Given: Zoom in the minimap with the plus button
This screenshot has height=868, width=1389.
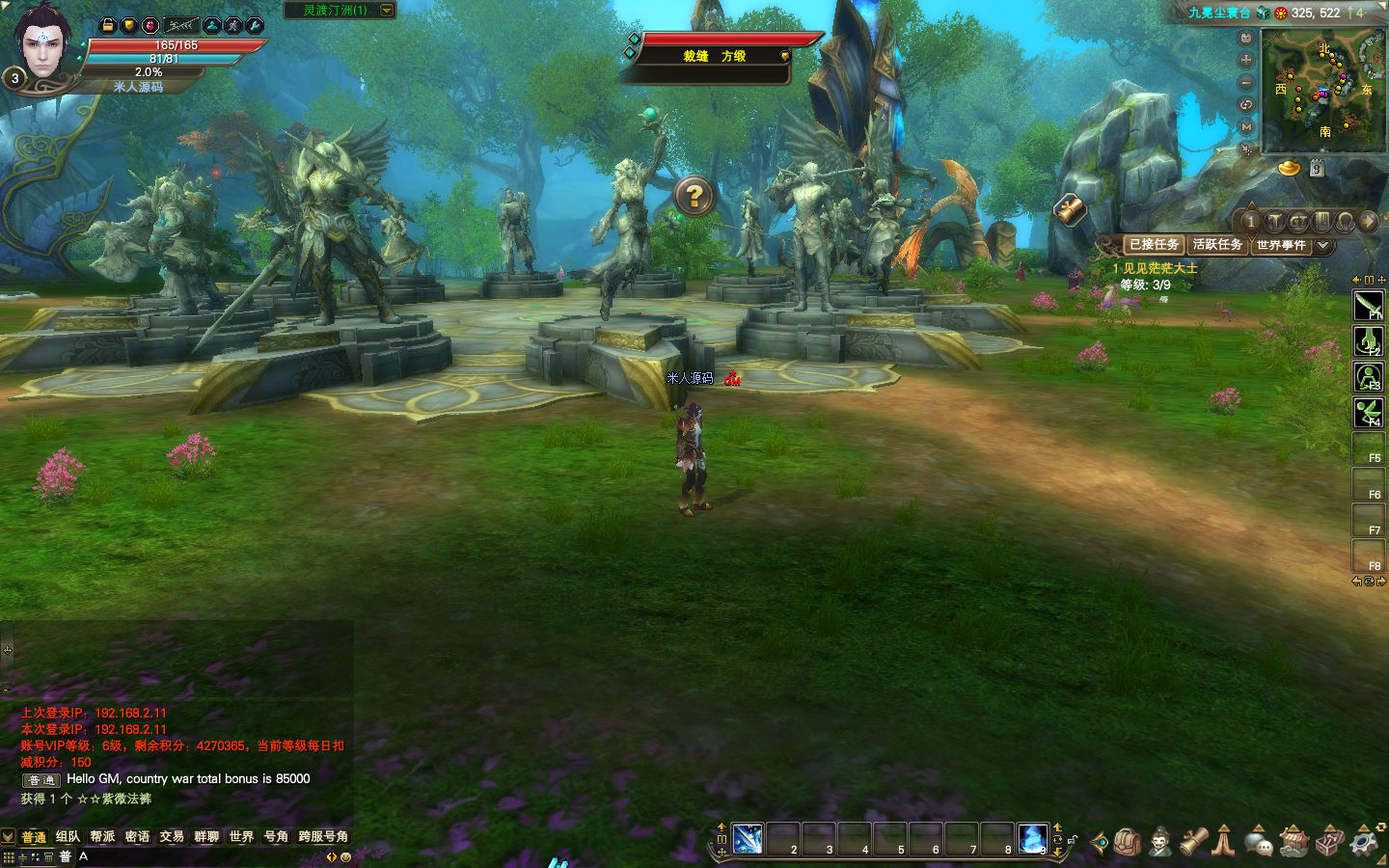Looking at the screenshot, I should coord(1246,60).
